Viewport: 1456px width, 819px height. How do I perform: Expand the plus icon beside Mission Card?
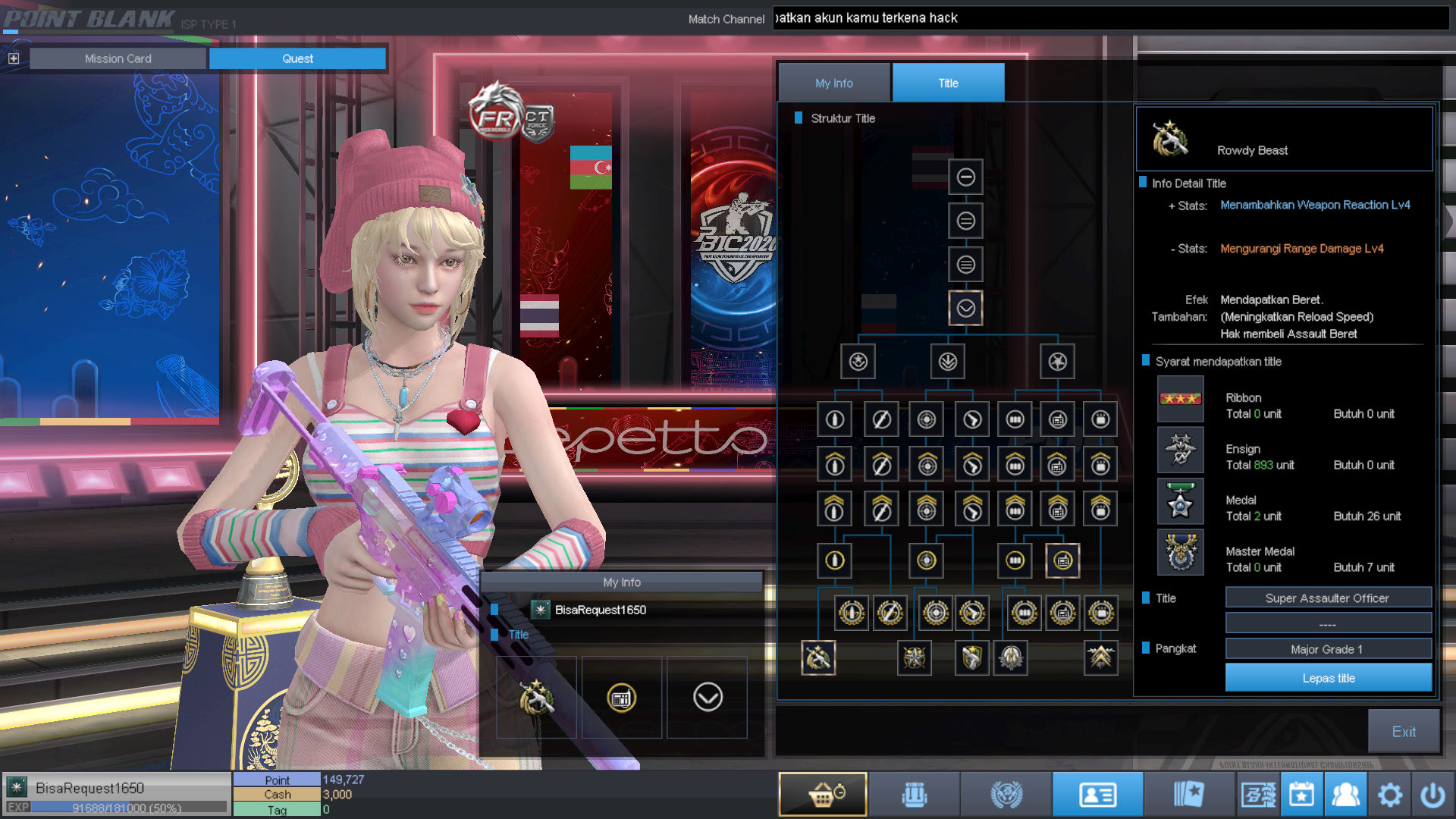coord(14,58)
